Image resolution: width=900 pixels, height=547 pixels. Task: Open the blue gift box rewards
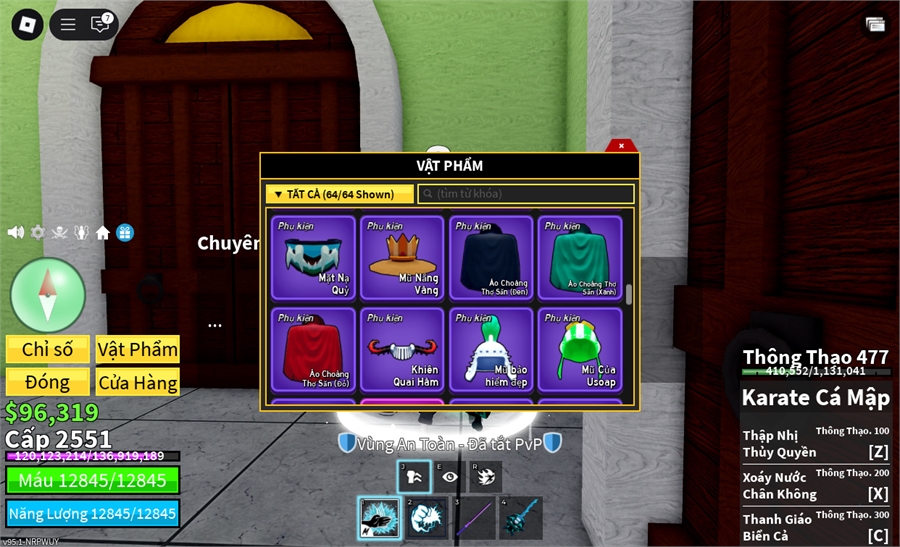coord(124,232)
